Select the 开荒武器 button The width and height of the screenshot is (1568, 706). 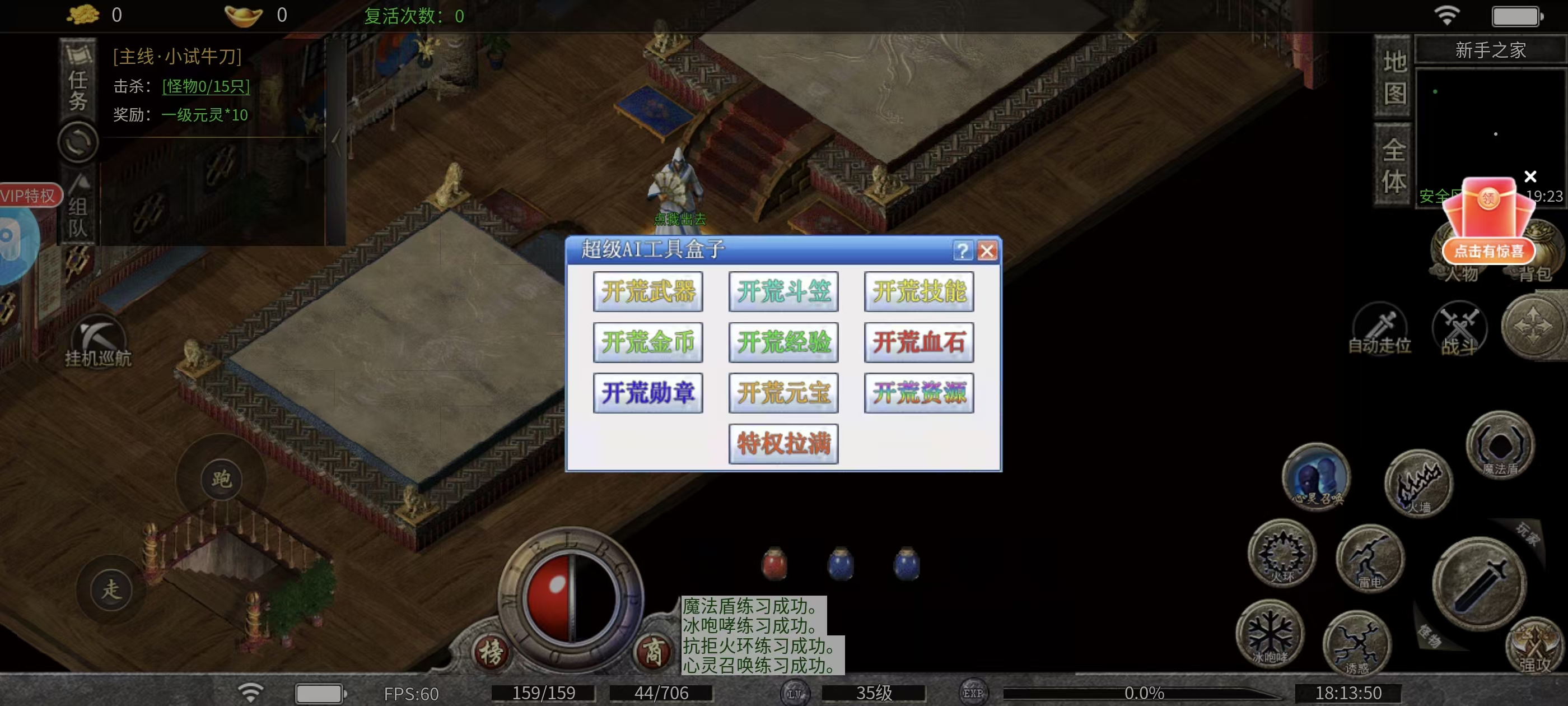coord(648,292)
